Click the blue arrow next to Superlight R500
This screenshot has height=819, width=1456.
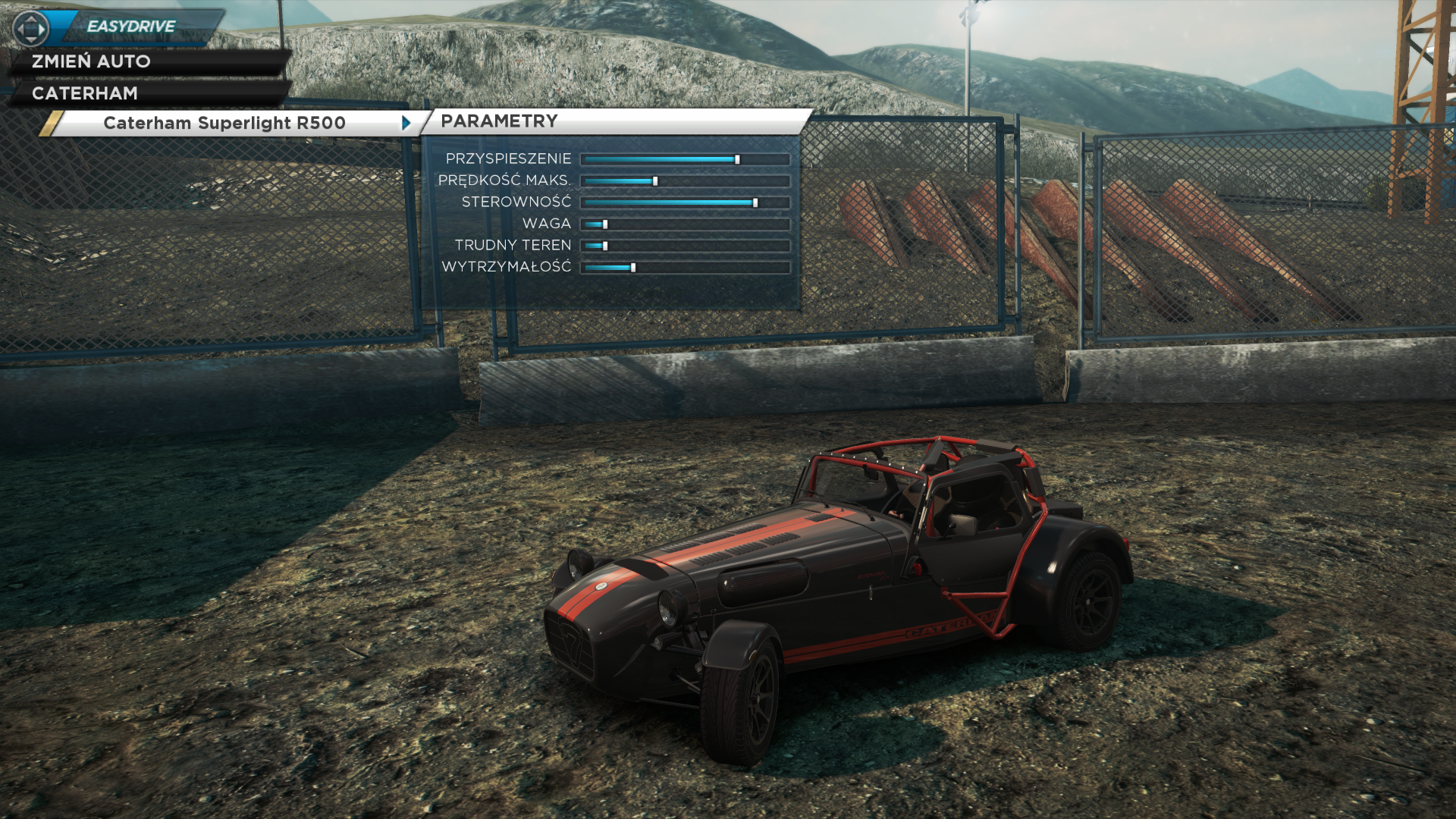(x=406, y=123)
